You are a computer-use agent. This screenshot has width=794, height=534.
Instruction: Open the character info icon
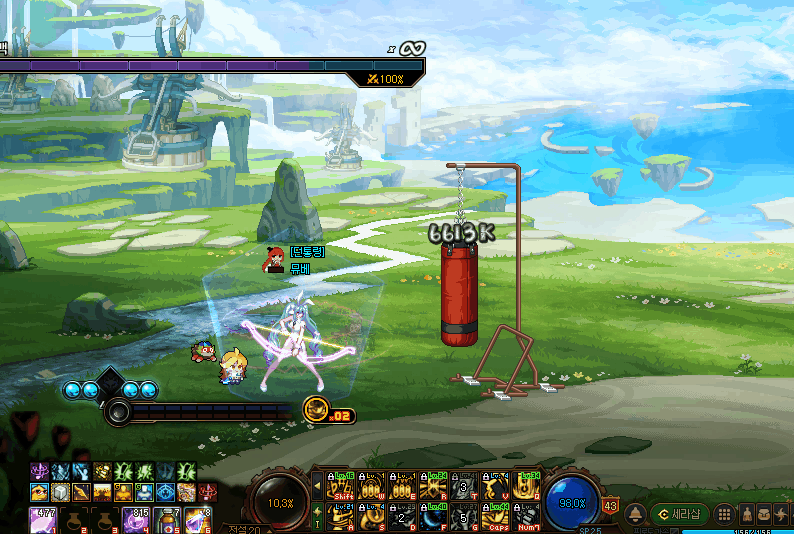(x=747, y=514)
